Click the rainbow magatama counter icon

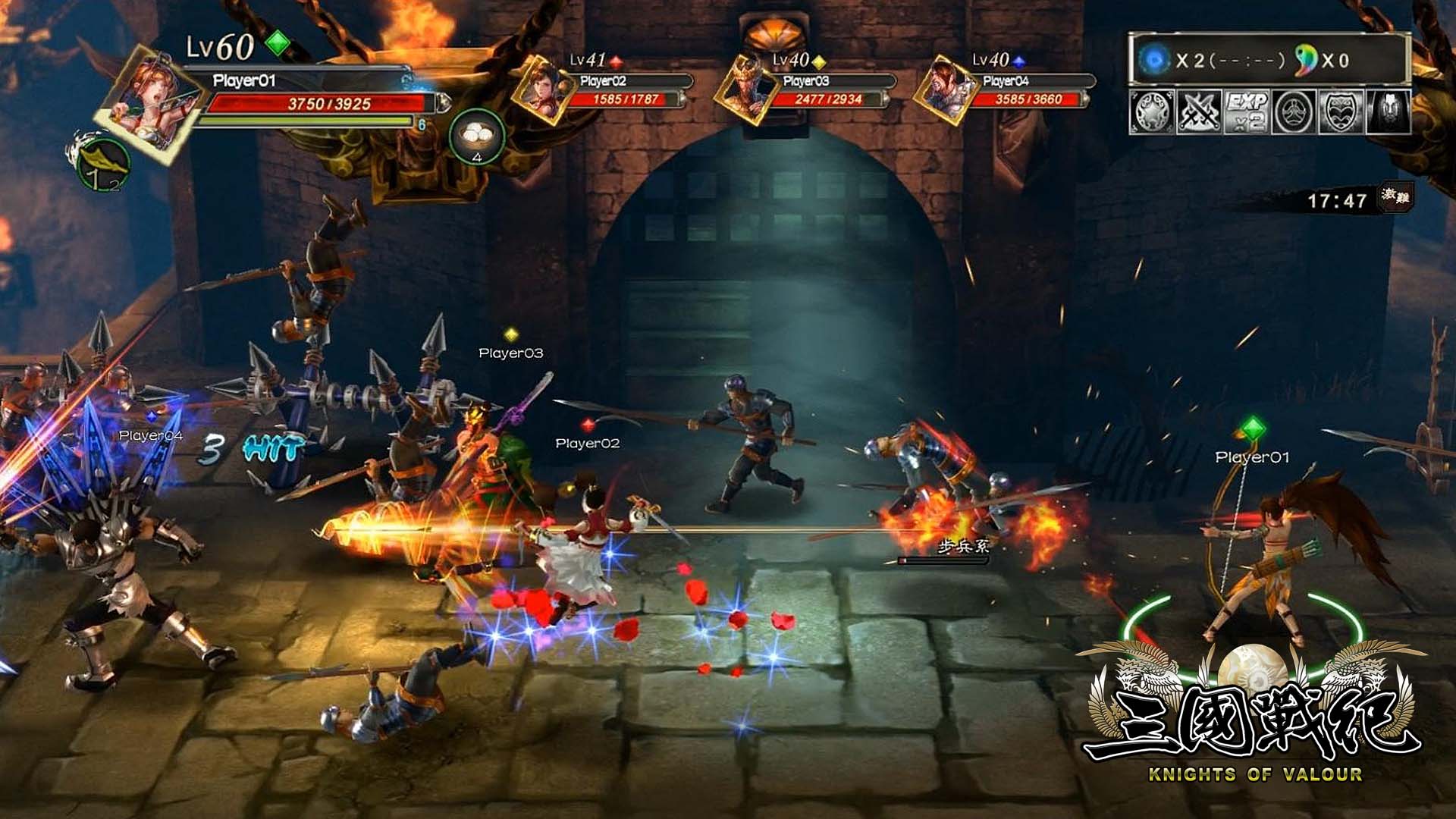point(1306,60)
